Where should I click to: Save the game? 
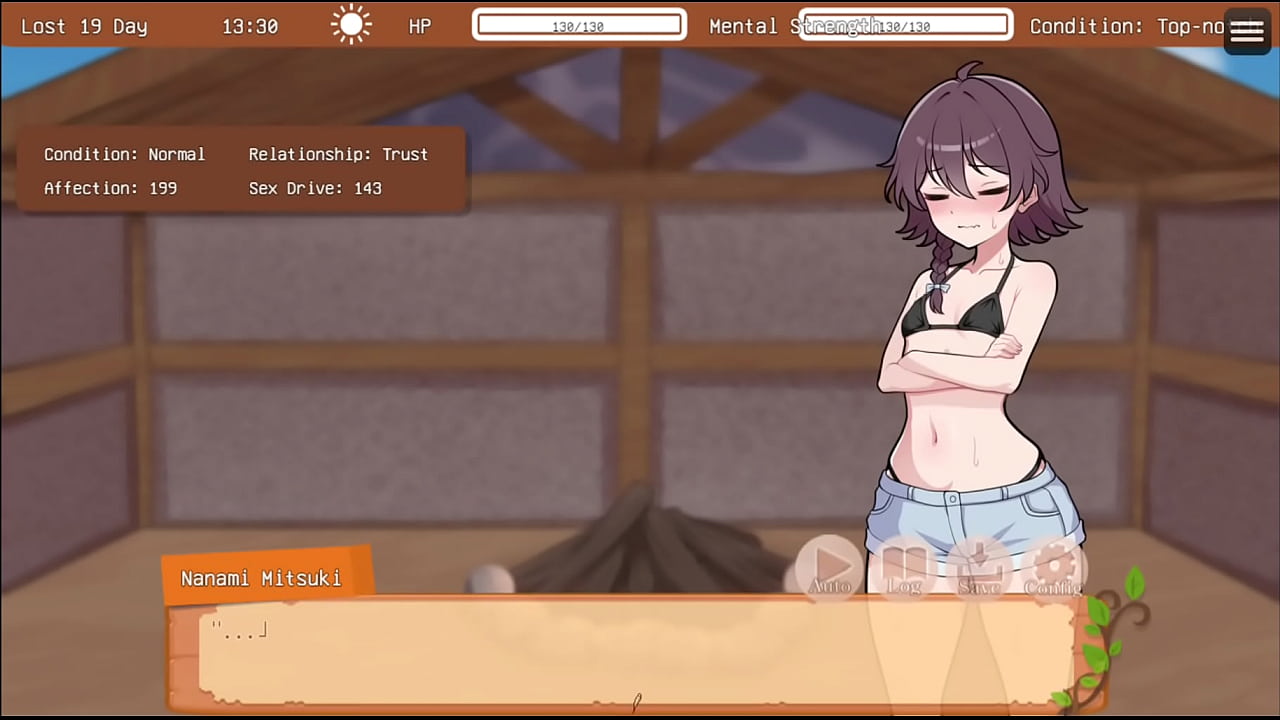(x=979, y=567)
